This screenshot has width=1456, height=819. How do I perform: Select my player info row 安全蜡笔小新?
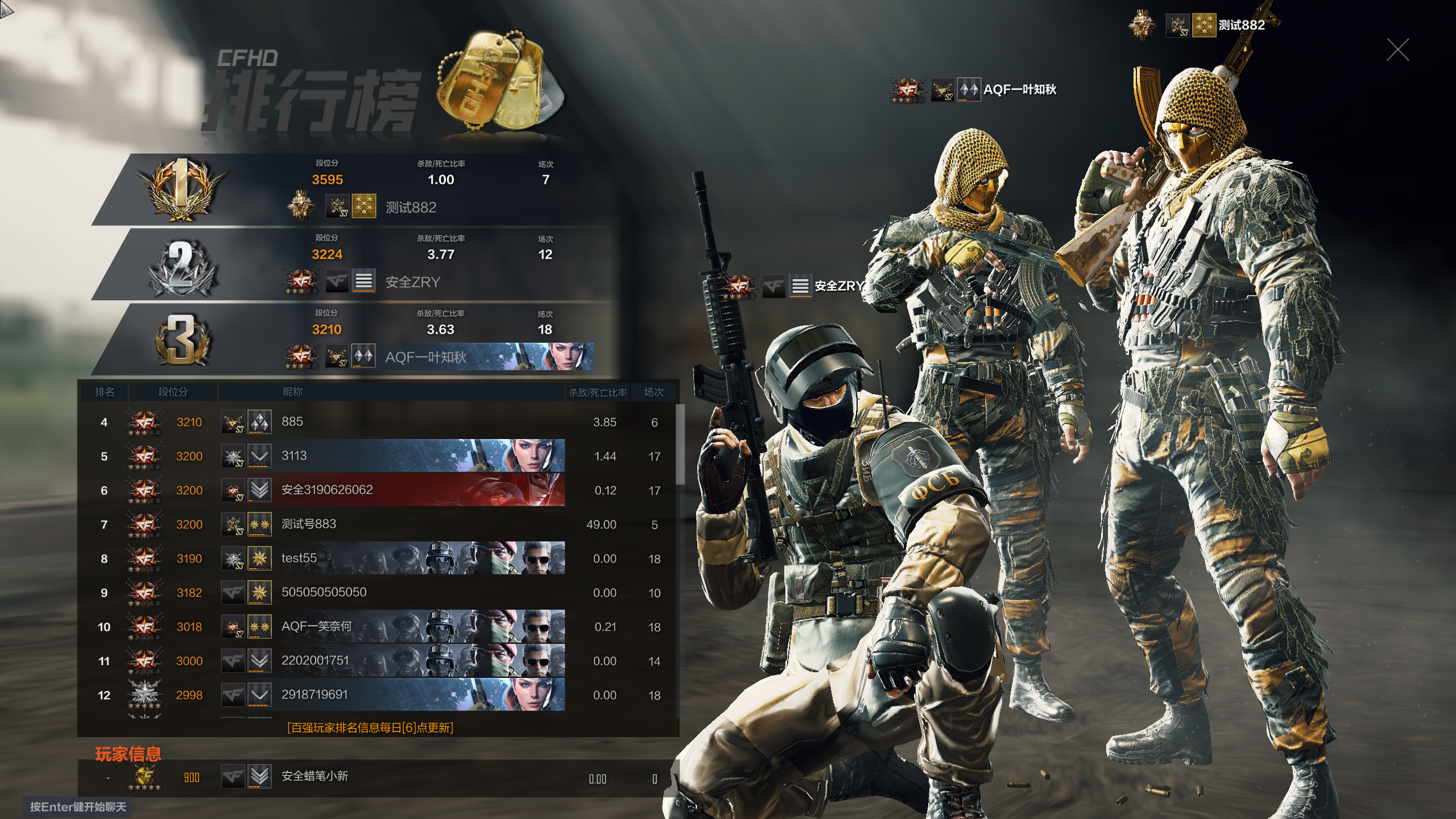point(375,777)
